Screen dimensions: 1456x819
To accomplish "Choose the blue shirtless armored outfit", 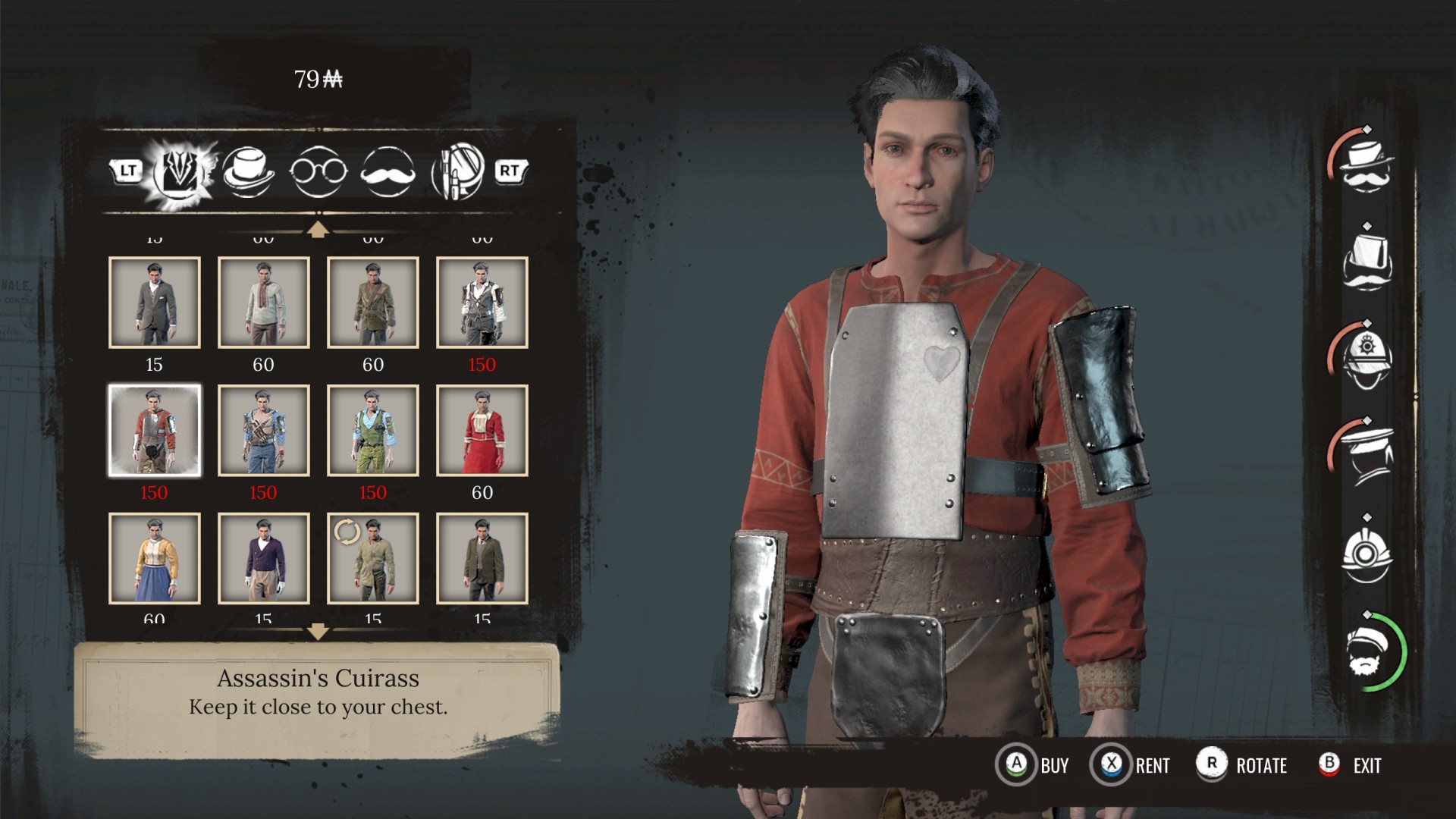I will tap(264, 431).
